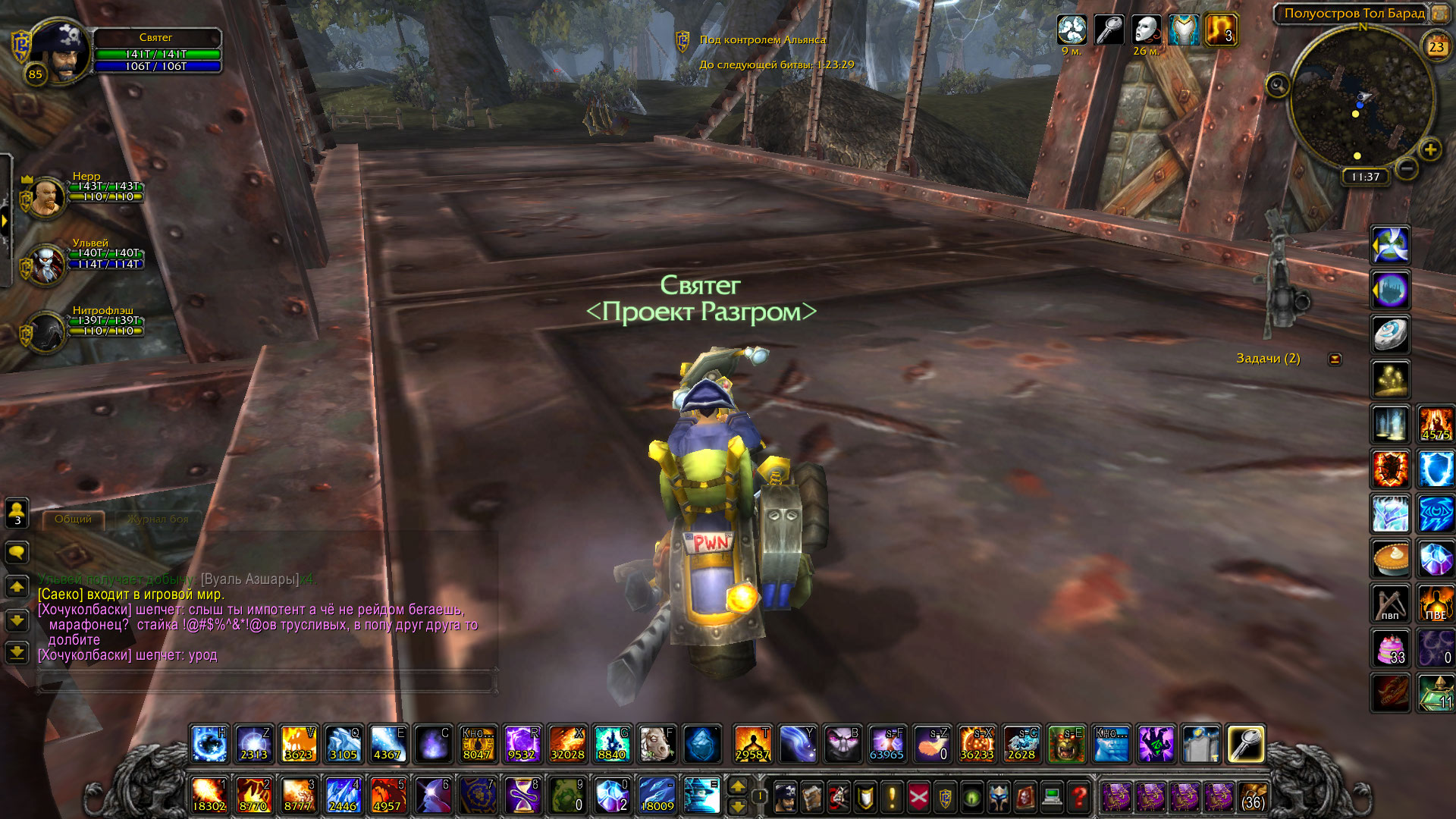Collapse the Задачи objectives tracker
1456x819 pixels.
[1335, 359]
